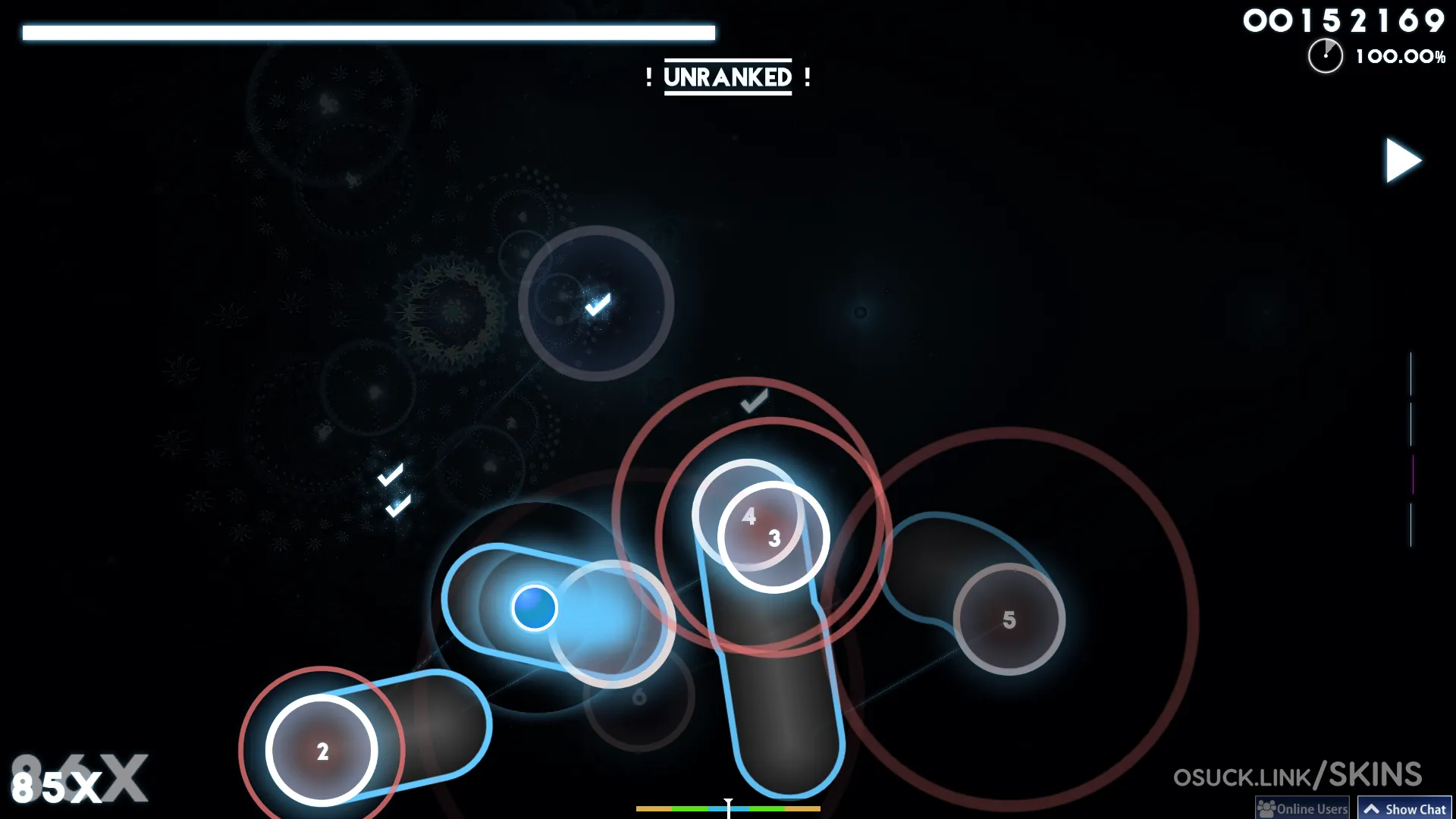This screenshot has height=819, width=1456.
Task: Hit the circle numbered 3
Action: [x=773, y=538]
